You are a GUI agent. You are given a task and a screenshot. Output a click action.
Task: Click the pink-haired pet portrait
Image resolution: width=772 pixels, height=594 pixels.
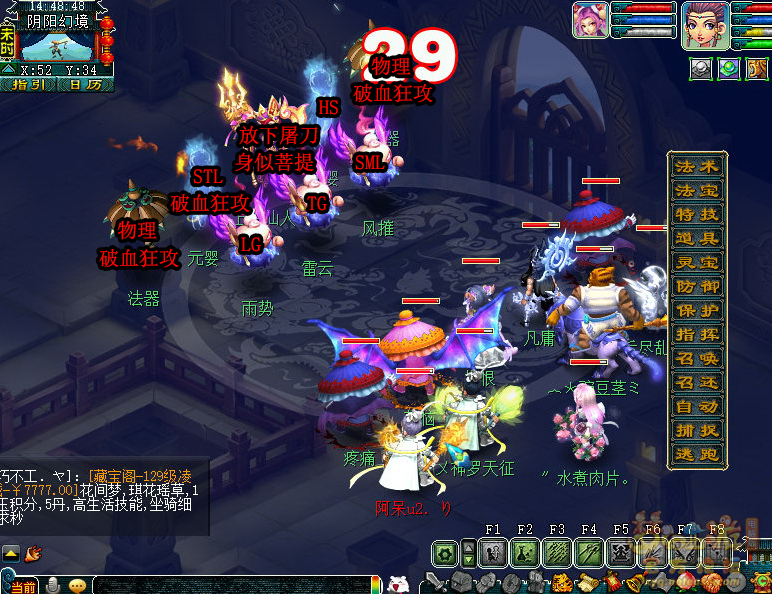[x=590, y=20]
